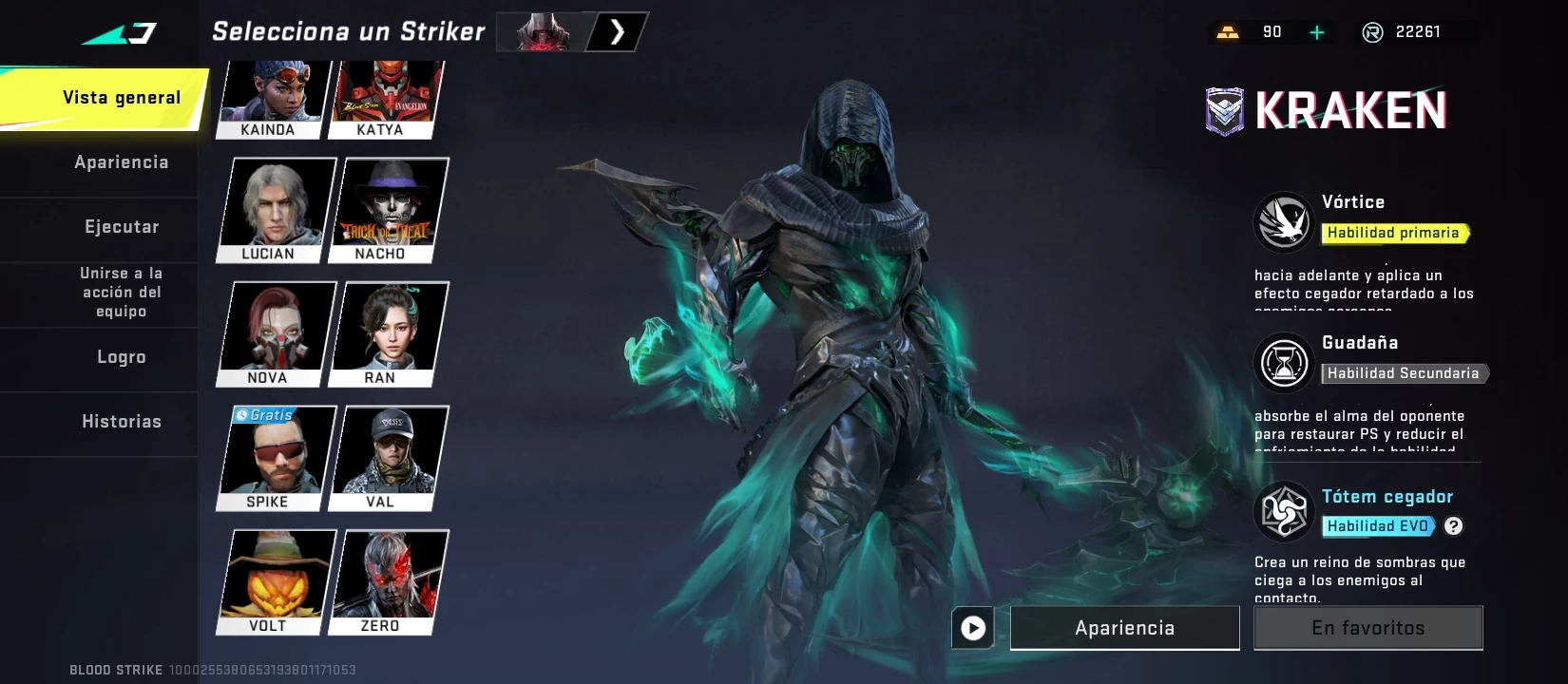Viewport: 1568px width, 684px height.
Task: Open Unirse a la acción del equipo
Action: (x=122, y=293)
